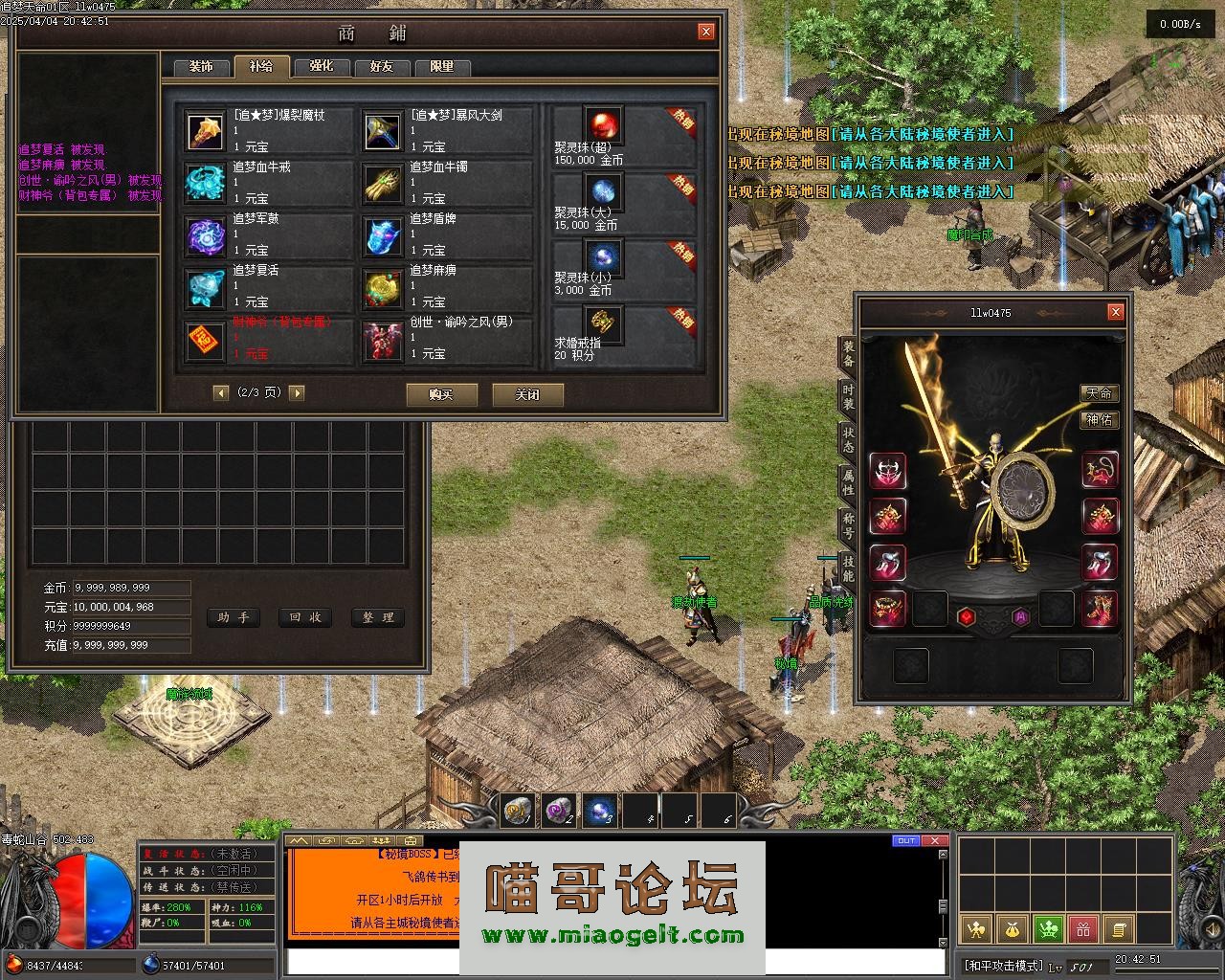The image size is (1225, 980).
Task: Sort the bag with 整理
Action: (x=378, y=618)
